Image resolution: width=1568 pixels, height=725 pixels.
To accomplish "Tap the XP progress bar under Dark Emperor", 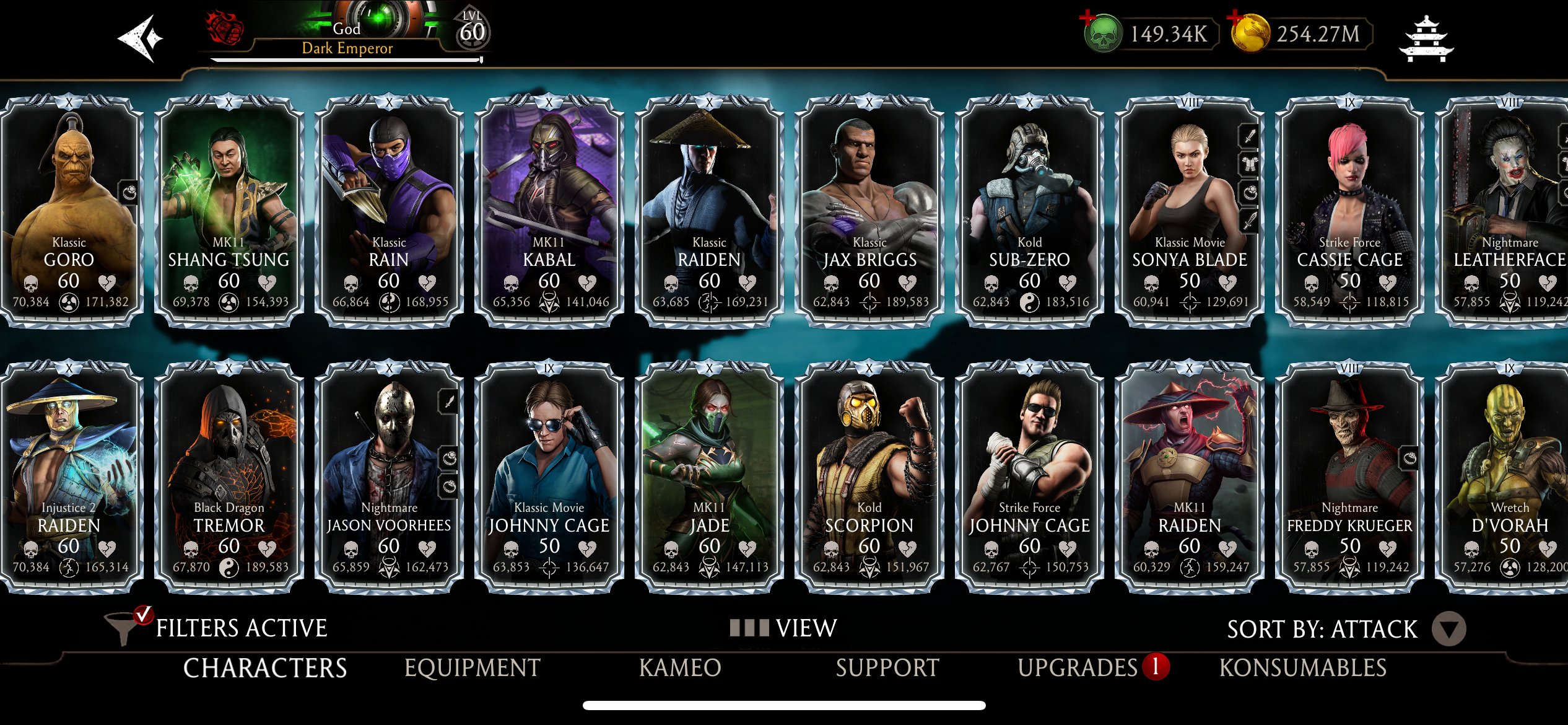I will (345, 60).
